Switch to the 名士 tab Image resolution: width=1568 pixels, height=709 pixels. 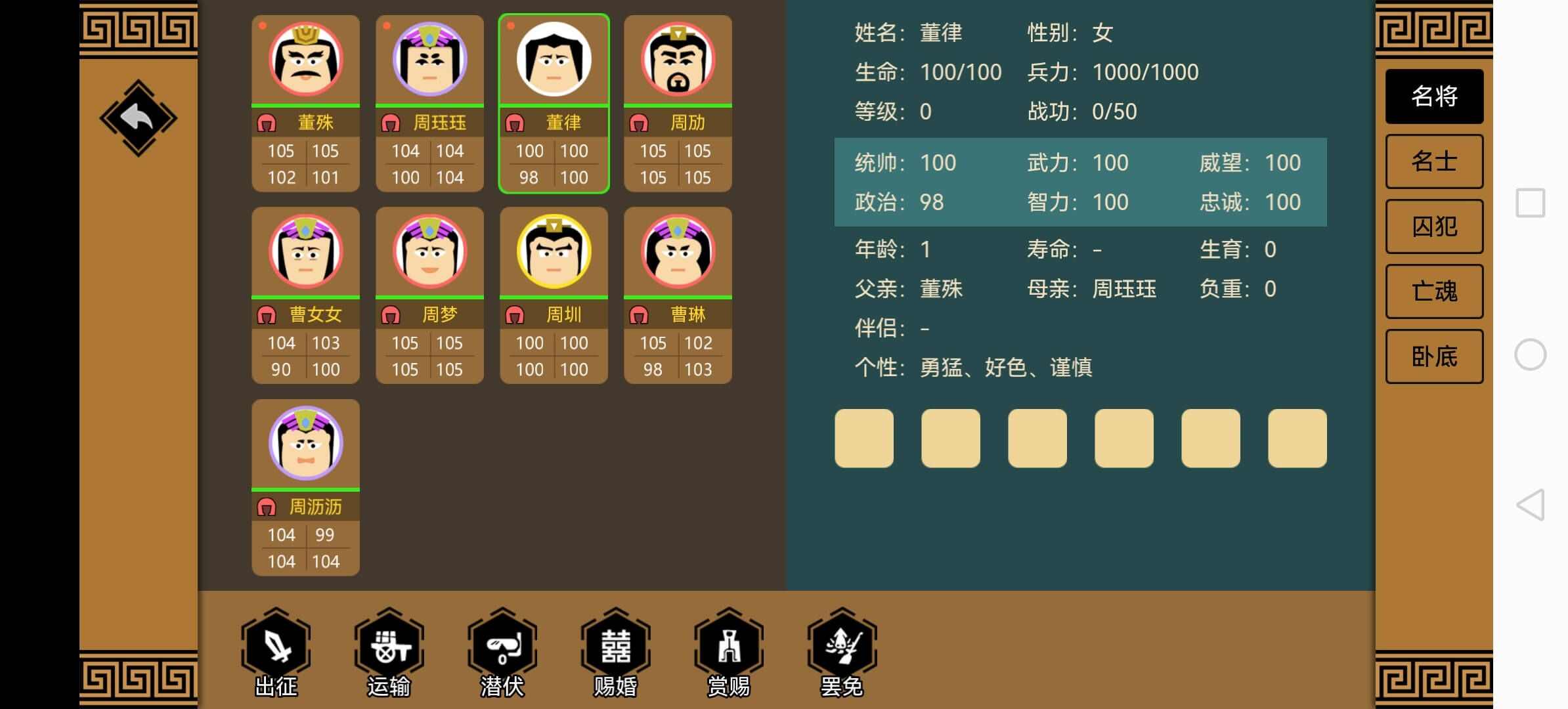click(x=1433, y=161)
